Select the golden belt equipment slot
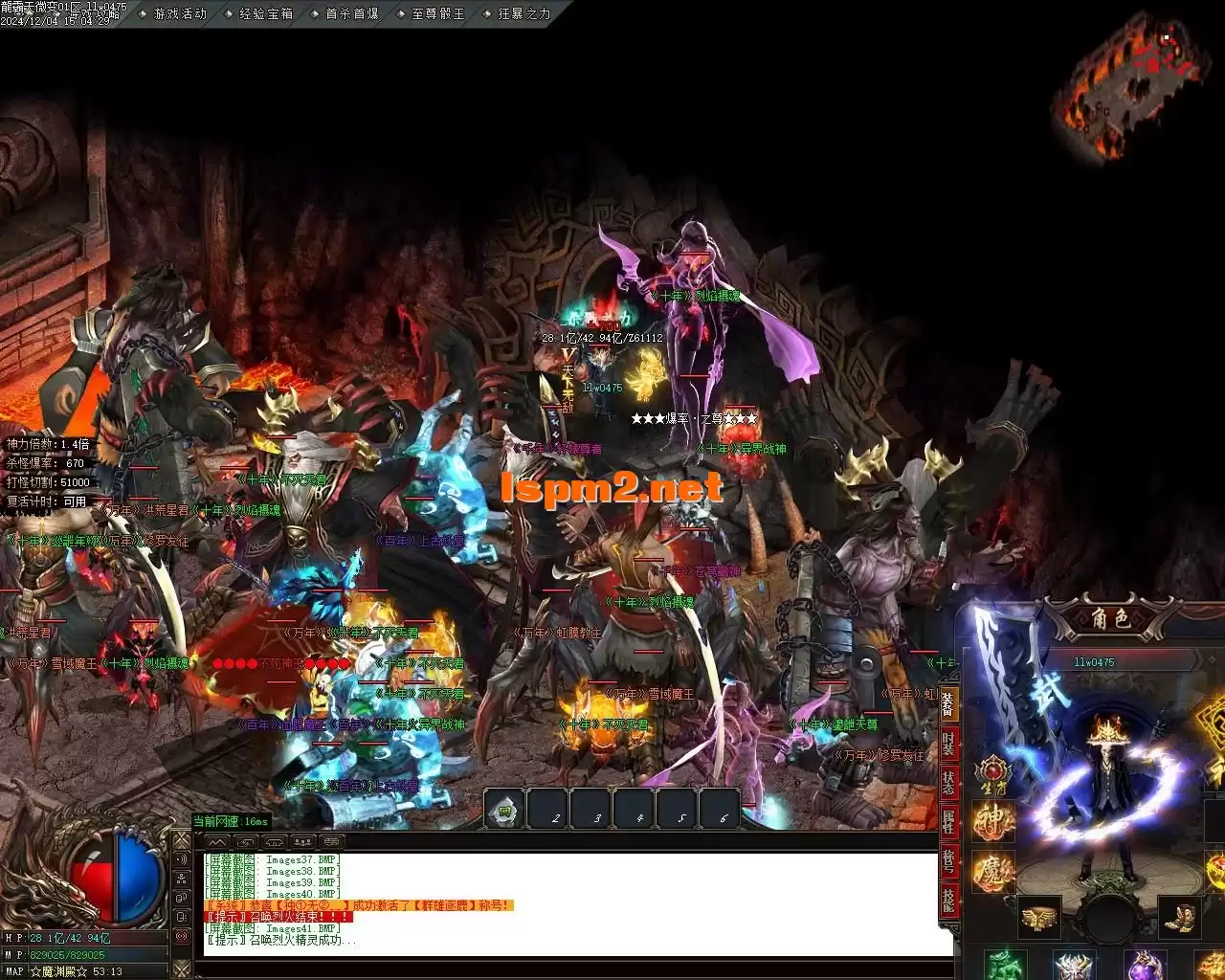 (x=1038, y=917)
